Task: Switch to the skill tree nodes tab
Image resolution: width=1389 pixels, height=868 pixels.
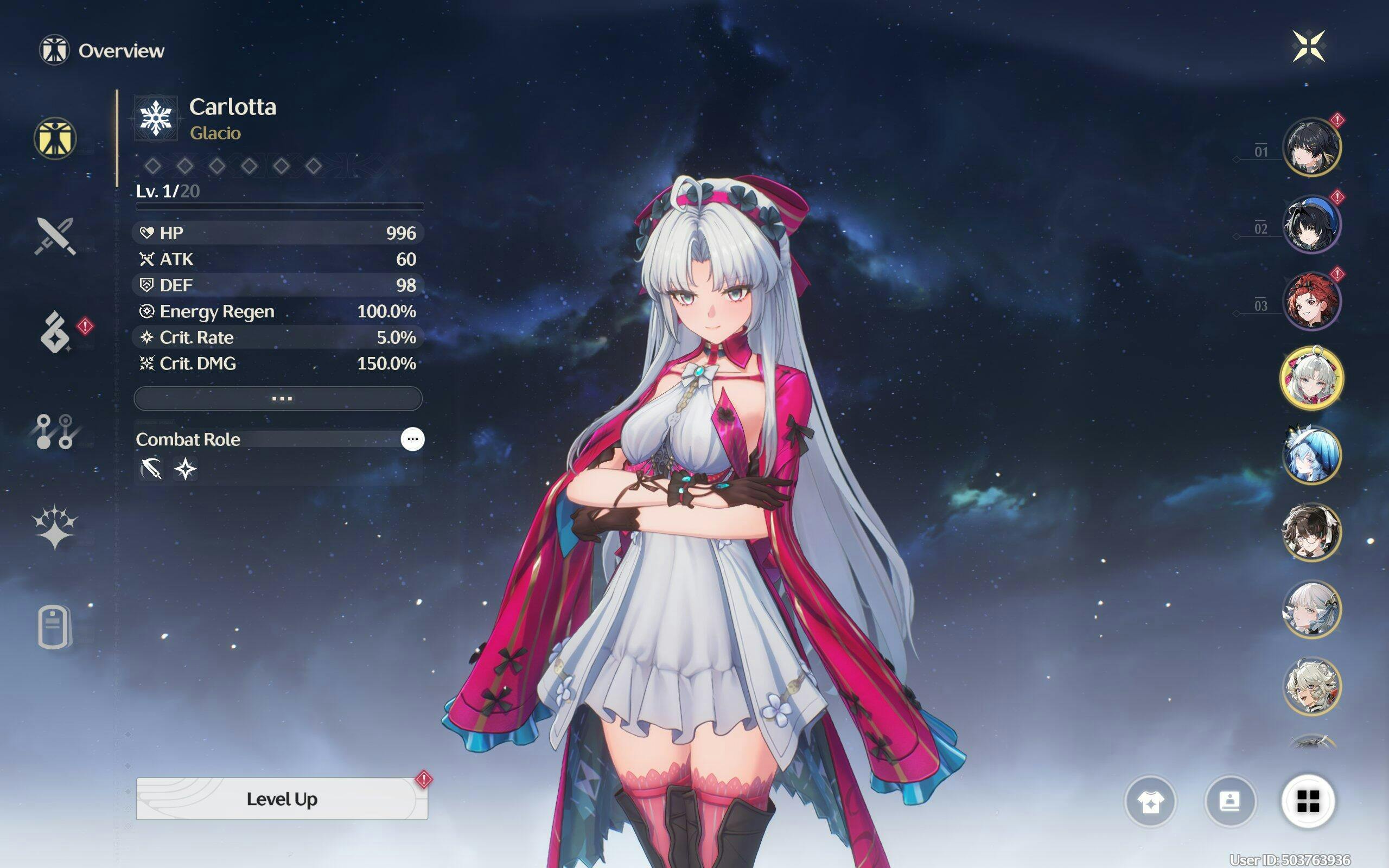Action: pos(54,431)
